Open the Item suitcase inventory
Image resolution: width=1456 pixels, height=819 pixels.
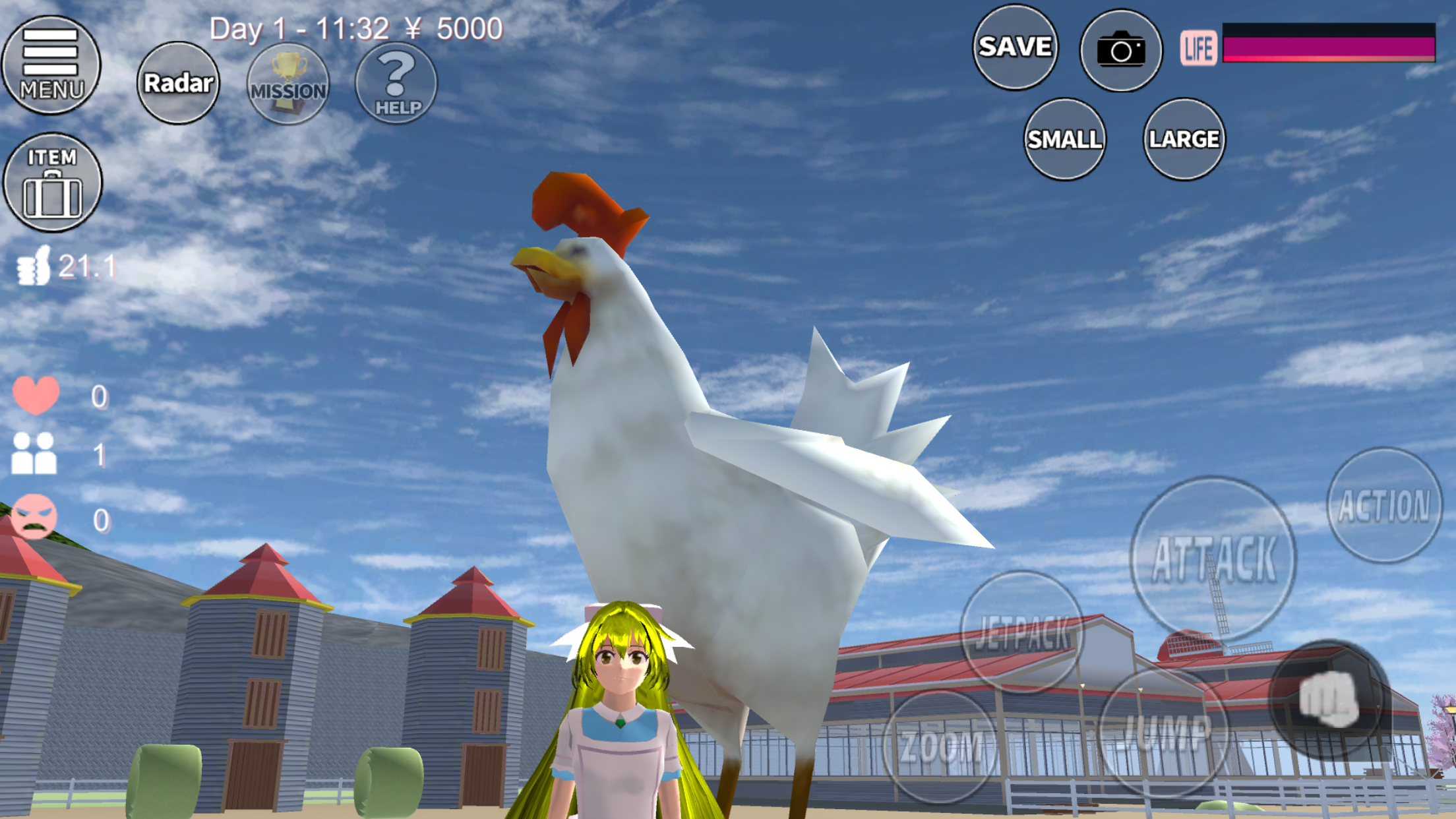[52, 183]
